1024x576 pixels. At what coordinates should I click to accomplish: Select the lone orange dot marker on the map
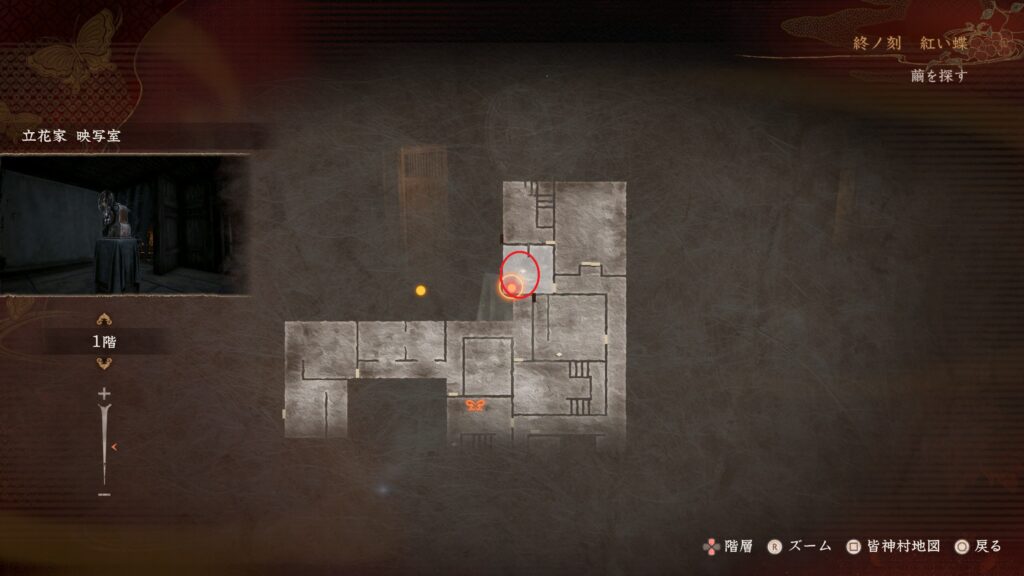point(421,290)
